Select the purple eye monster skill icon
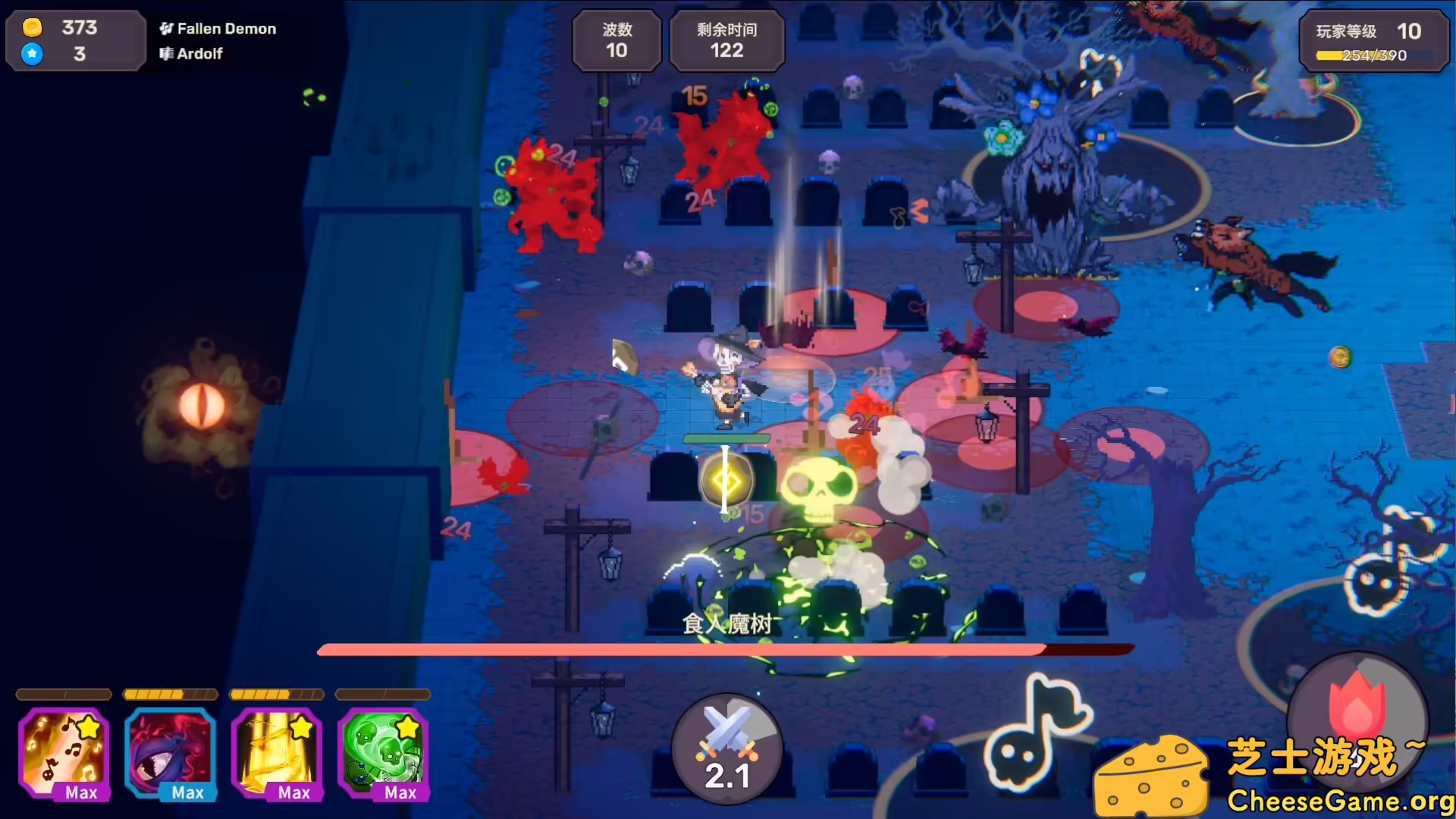 (x=170, y=753)
